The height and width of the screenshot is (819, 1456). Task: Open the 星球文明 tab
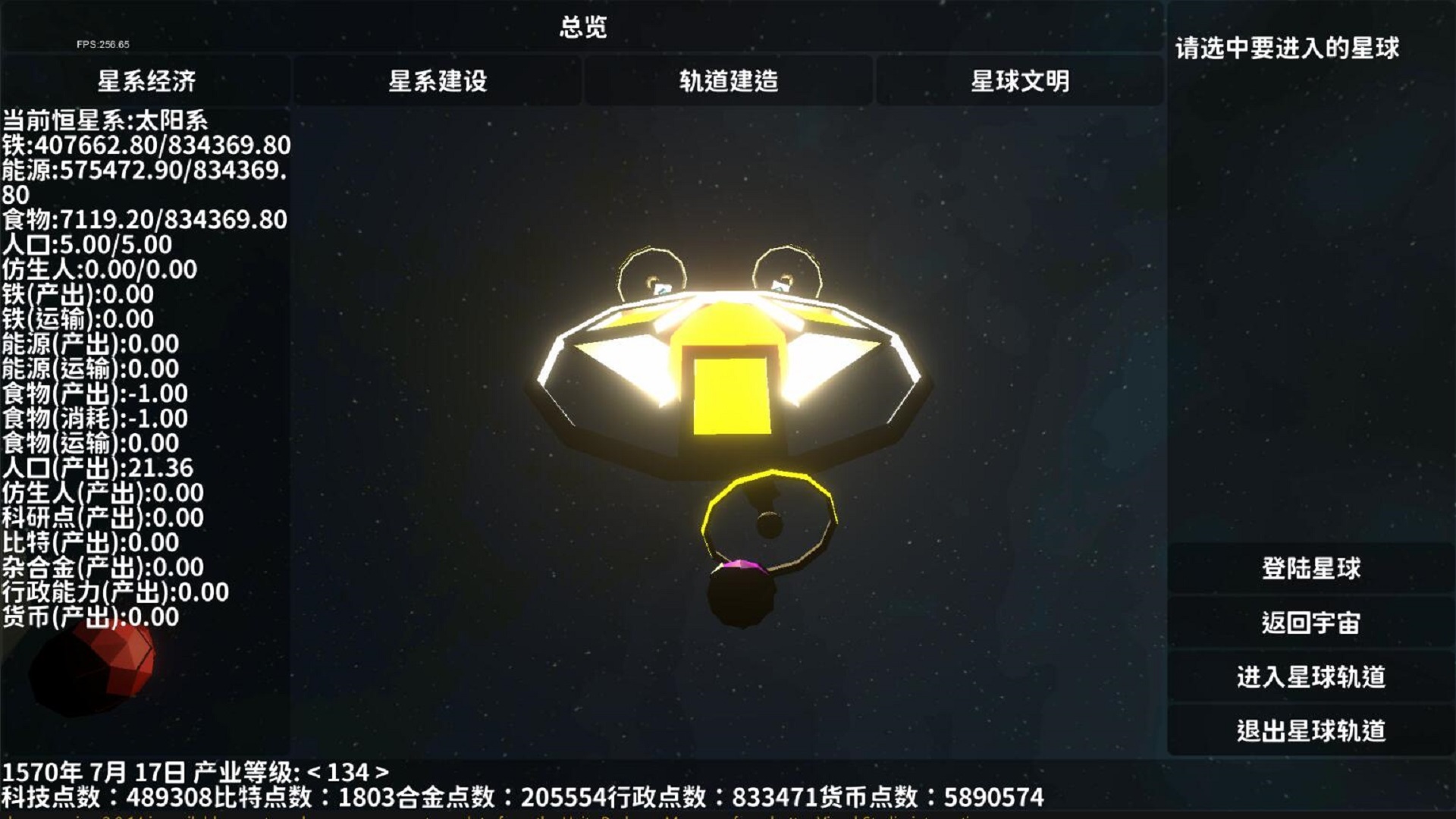1020,83
